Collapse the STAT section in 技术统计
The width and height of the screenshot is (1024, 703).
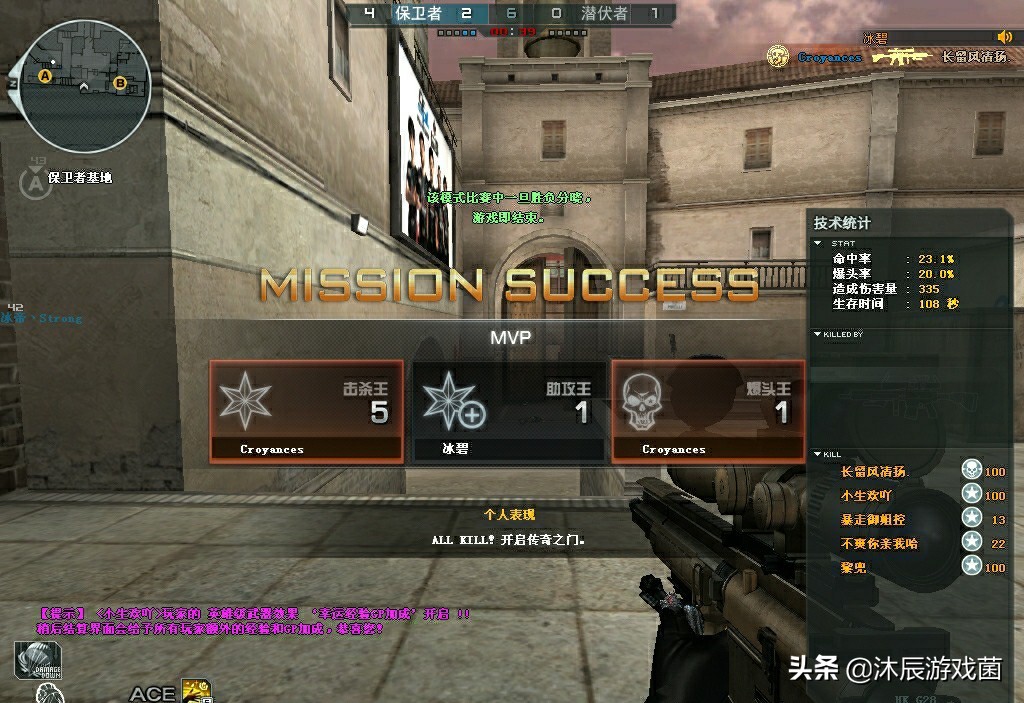[x=820, y=242]
